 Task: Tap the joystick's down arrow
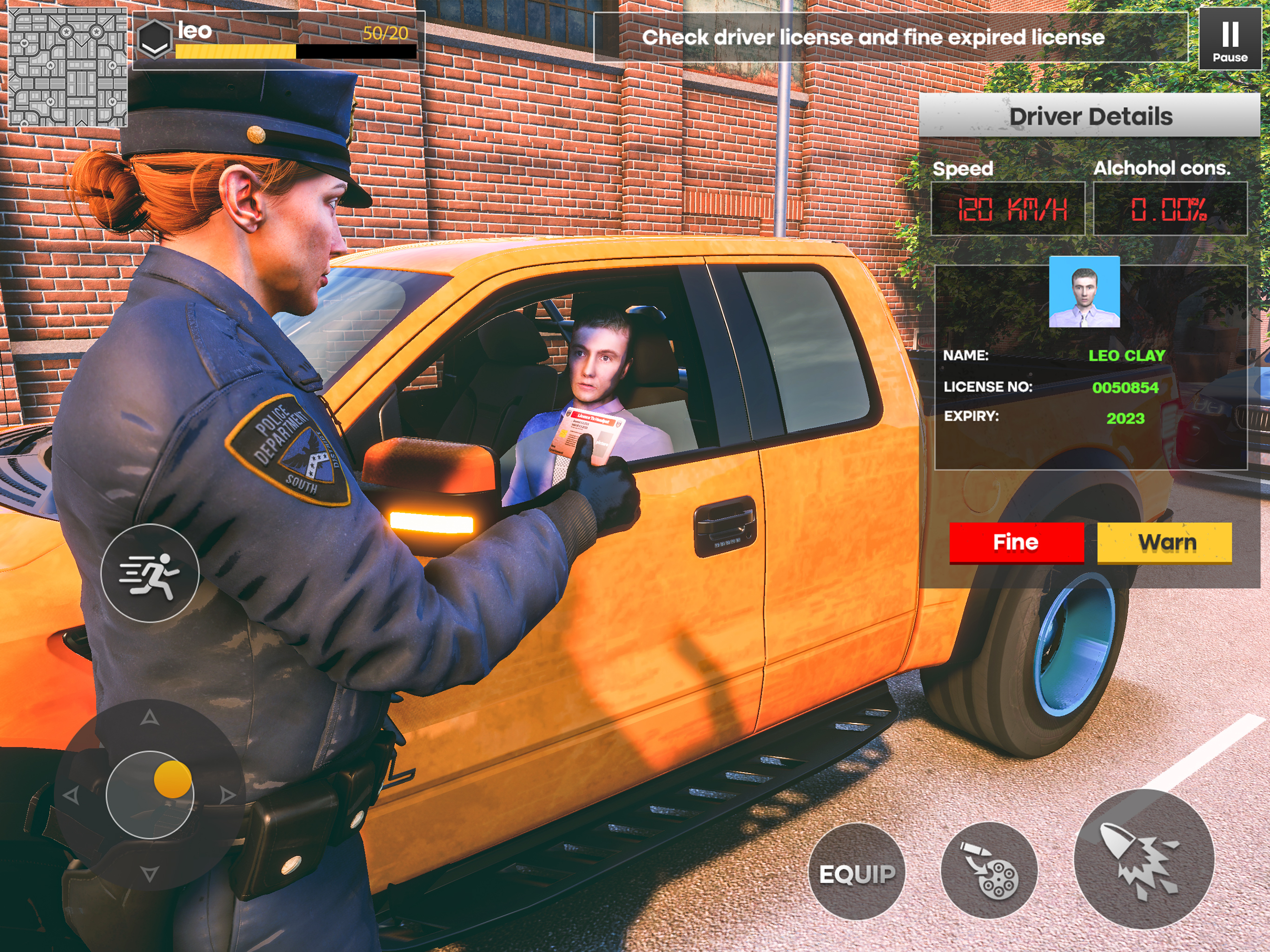150,874
